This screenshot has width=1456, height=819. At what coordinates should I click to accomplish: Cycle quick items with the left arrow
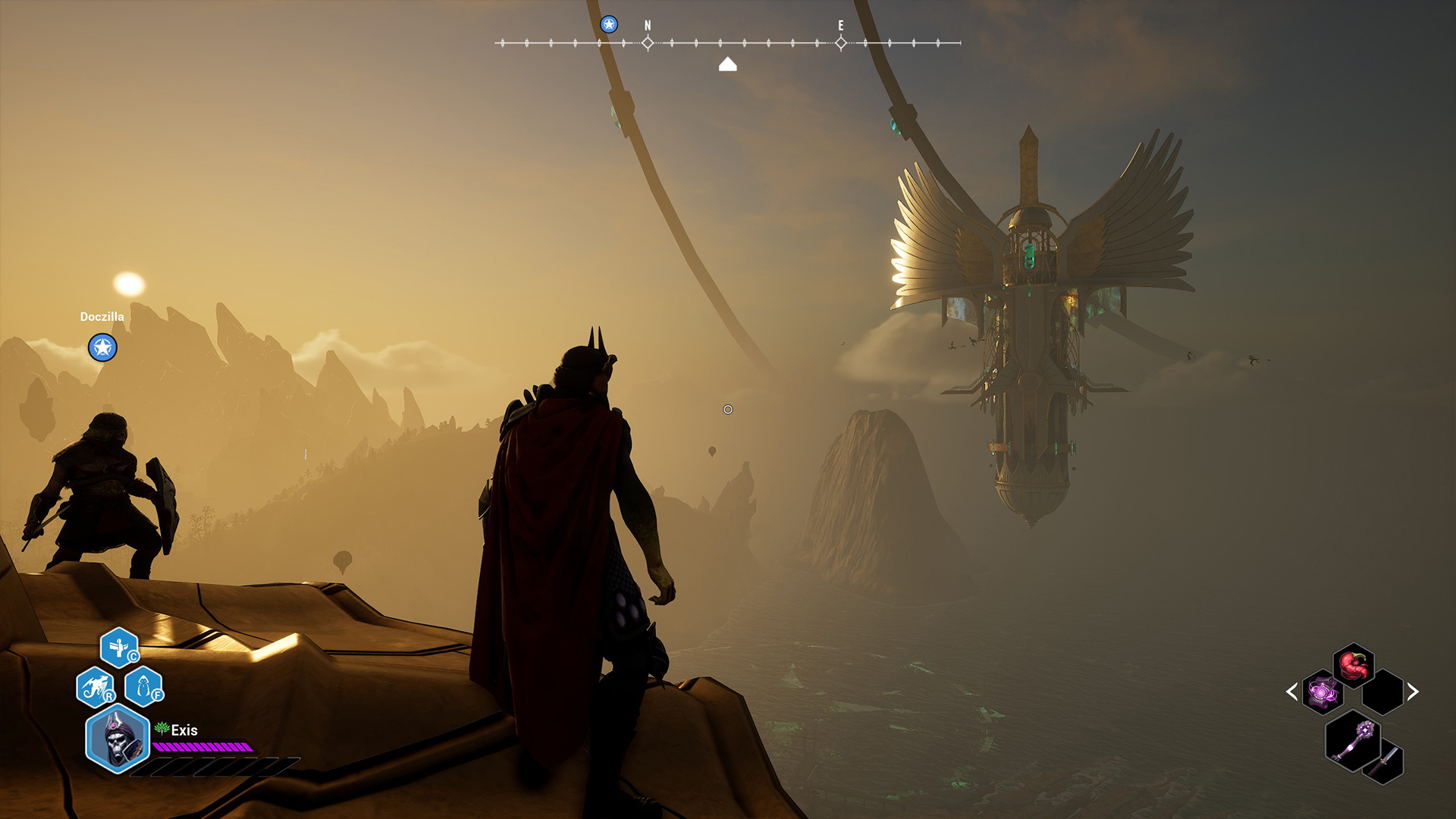[1292, 692]
